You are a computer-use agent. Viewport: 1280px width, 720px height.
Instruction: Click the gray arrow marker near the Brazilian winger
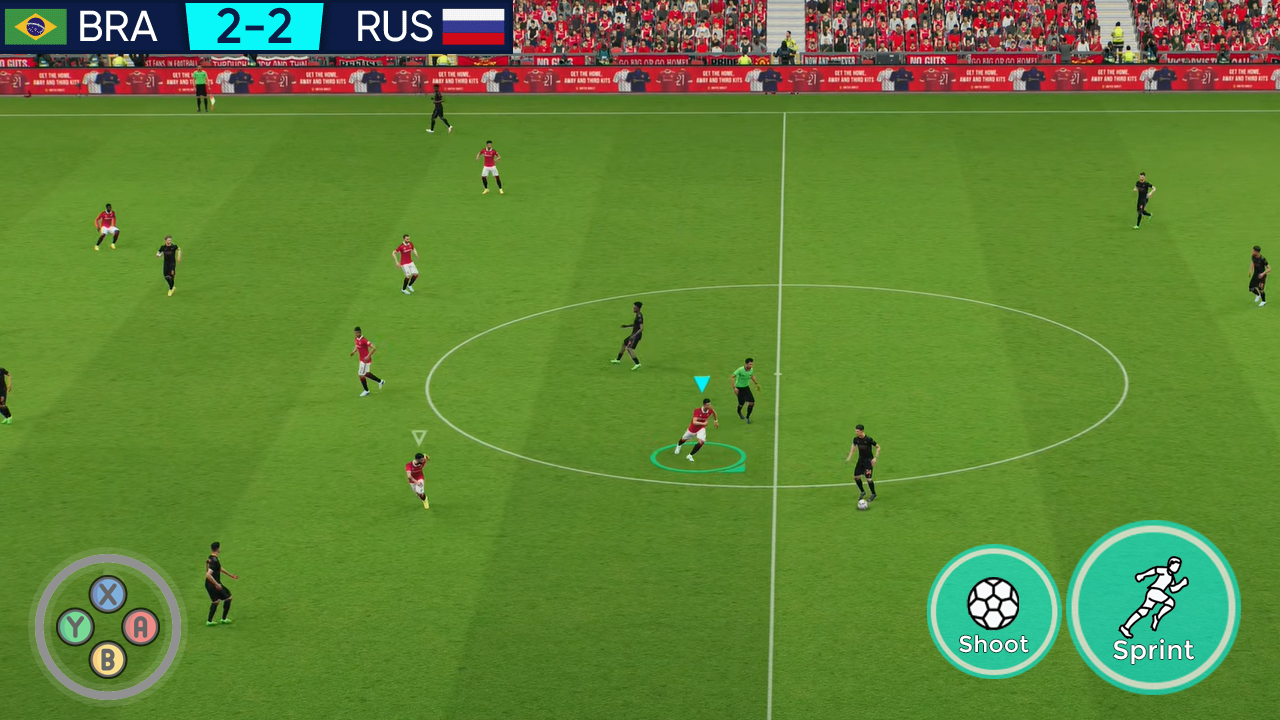pyautogui.click(x=418, y=436)
